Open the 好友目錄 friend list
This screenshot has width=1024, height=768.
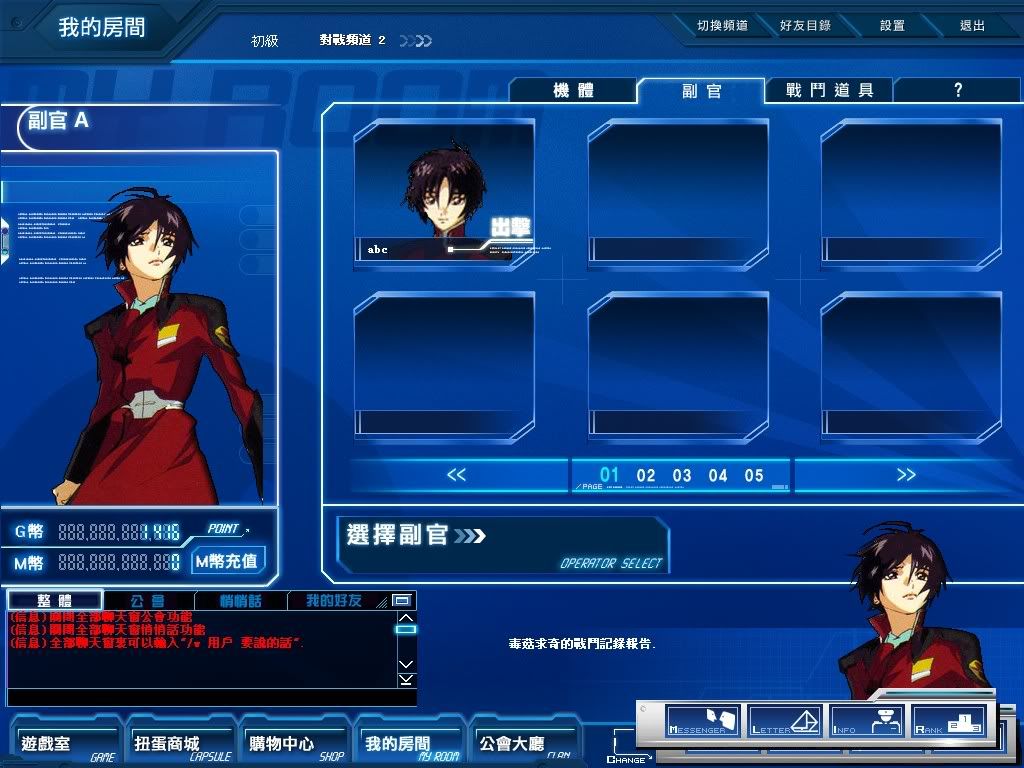805,26
